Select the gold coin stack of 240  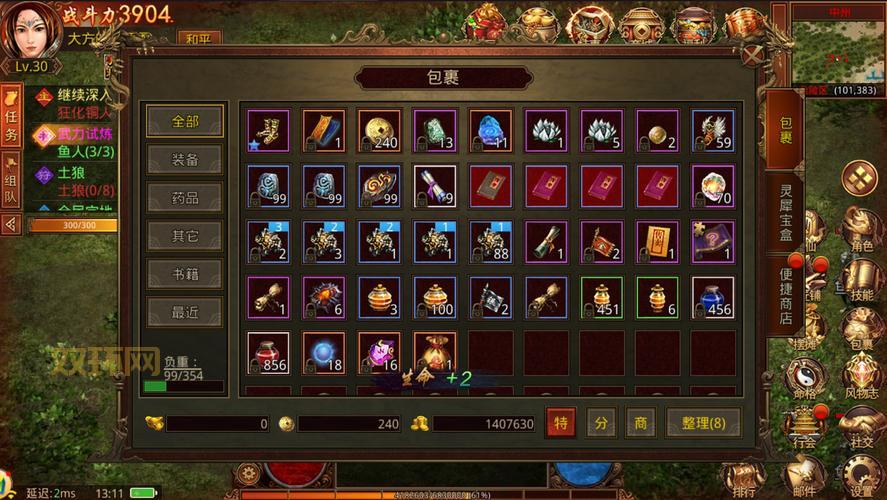pyautogui.click(x=379, y=130)
